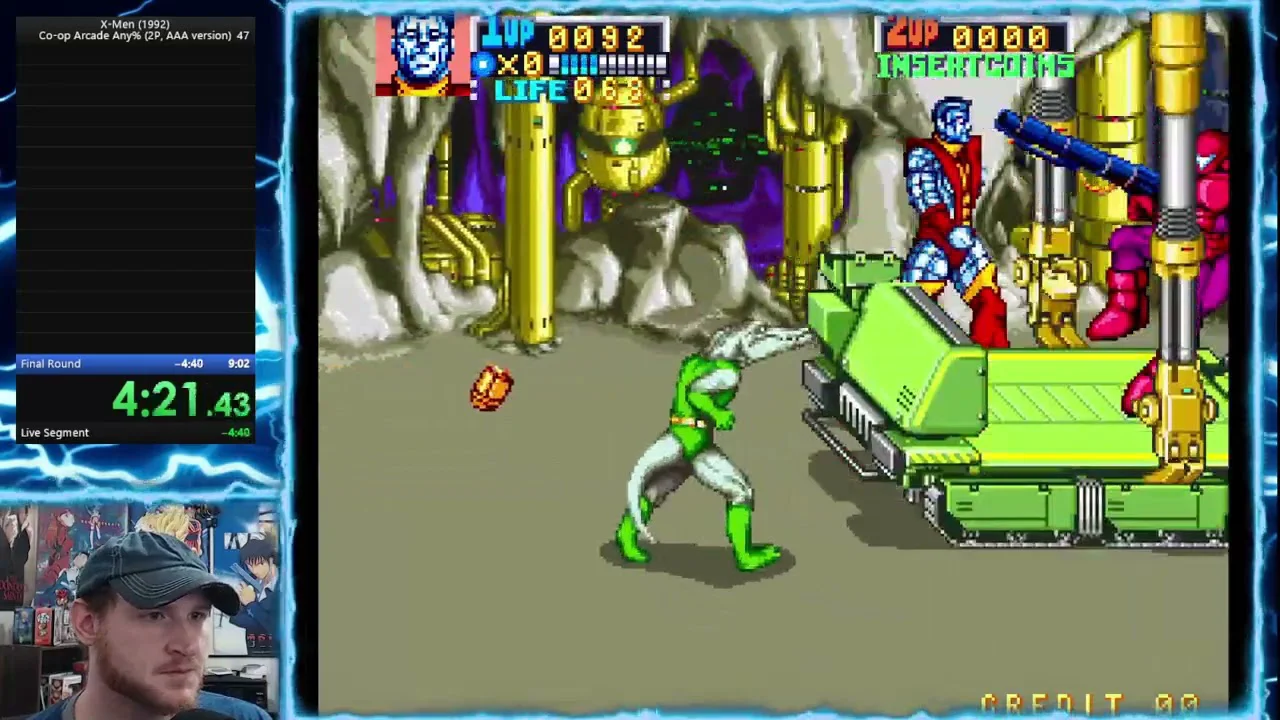Click the Colossus player portrait
The width and height of the screenshot is (1280, 720).
(422, 54)
